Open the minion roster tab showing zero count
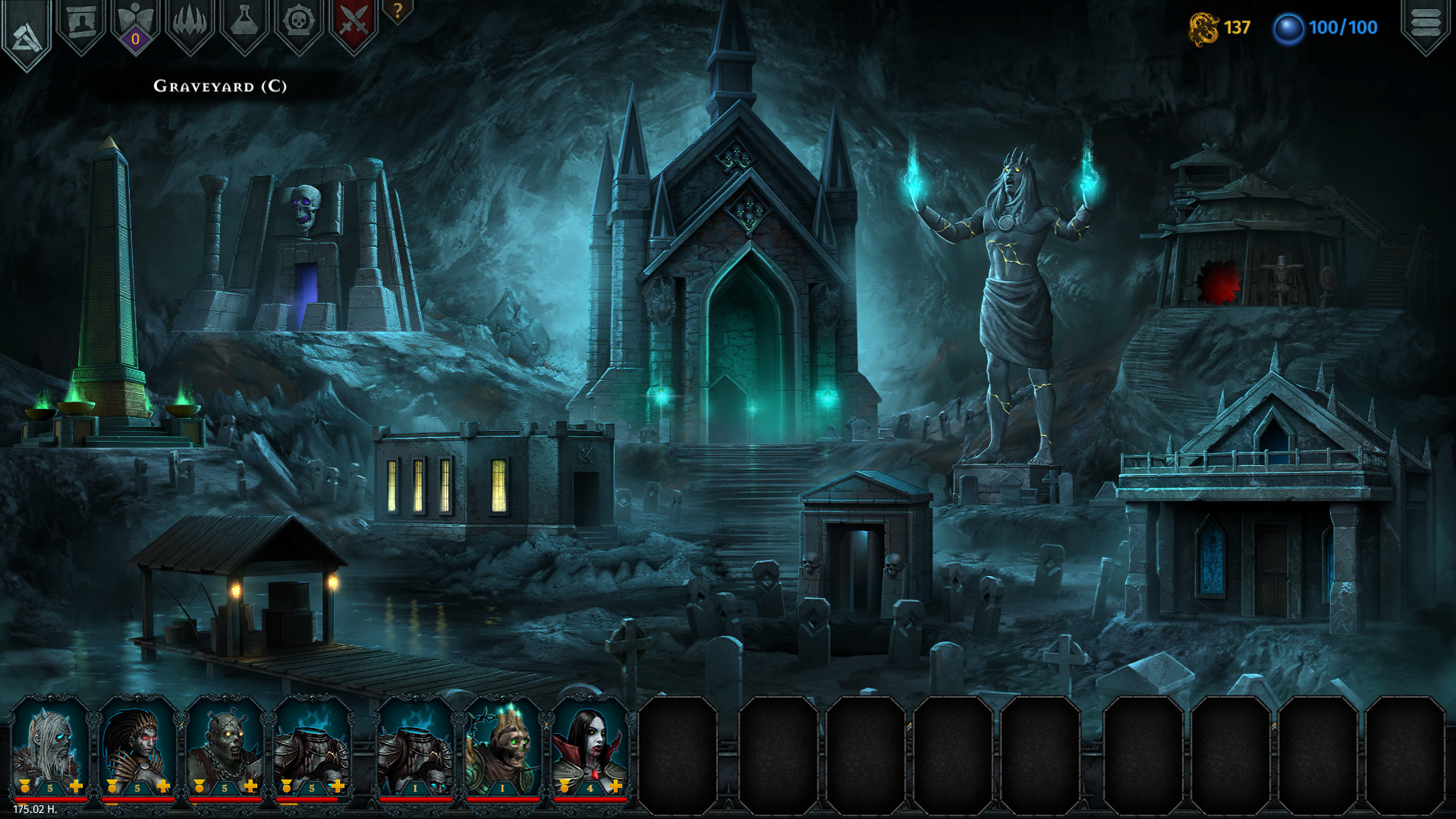Image resolution: width=1456 pixels, height=819 pixels. point(133,23)
